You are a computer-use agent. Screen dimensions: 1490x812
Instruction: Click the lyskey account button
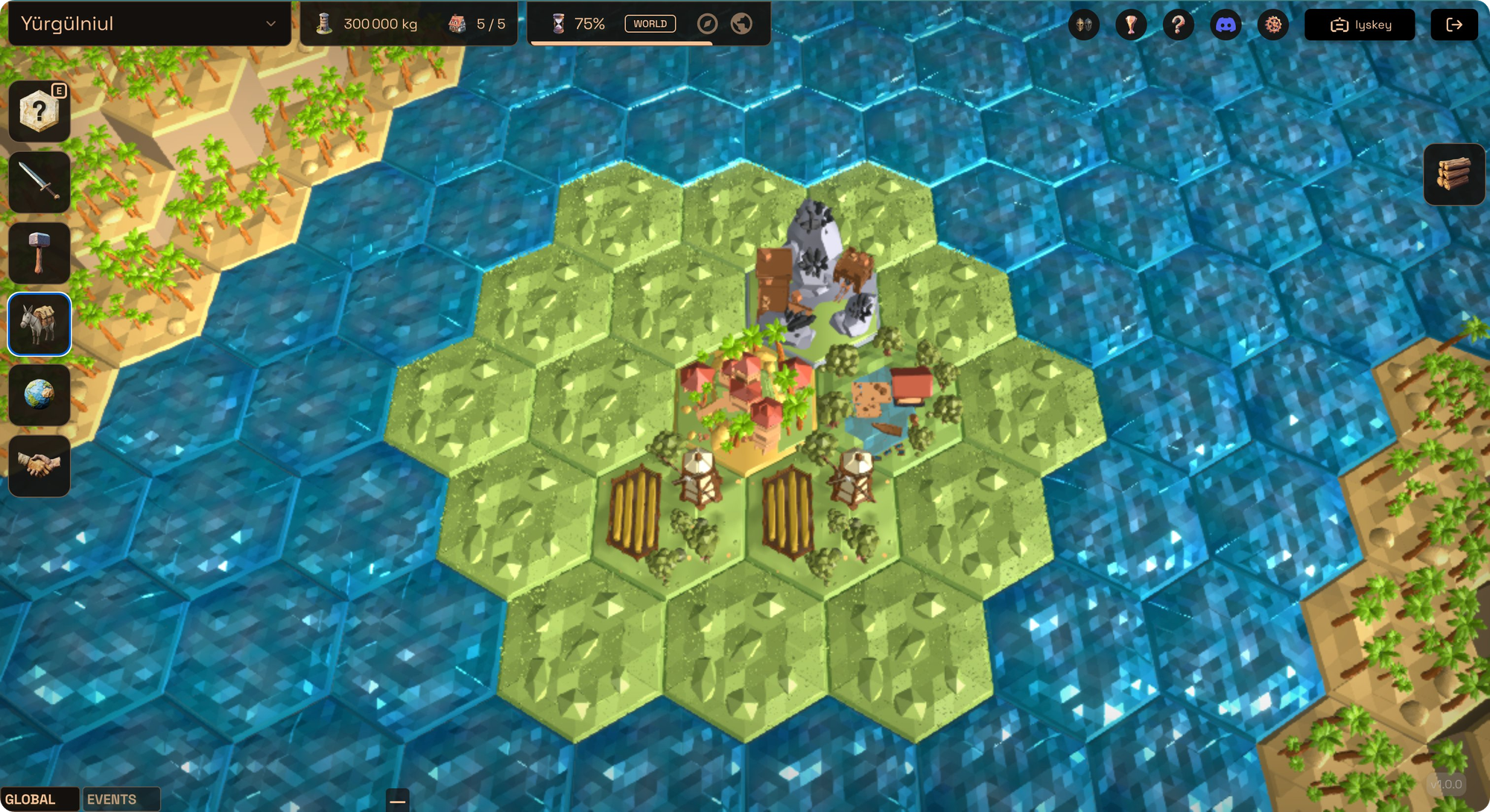pyautogui.click(x=1360, y=25)
